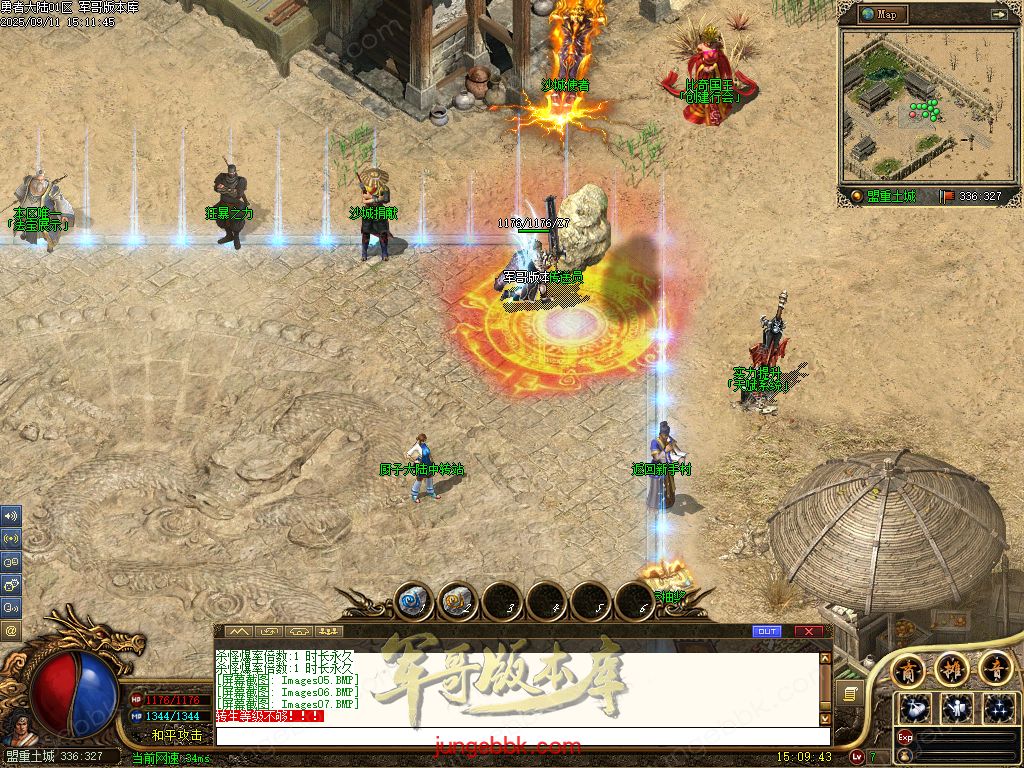Click the blue OUT button

pos(767,632)
